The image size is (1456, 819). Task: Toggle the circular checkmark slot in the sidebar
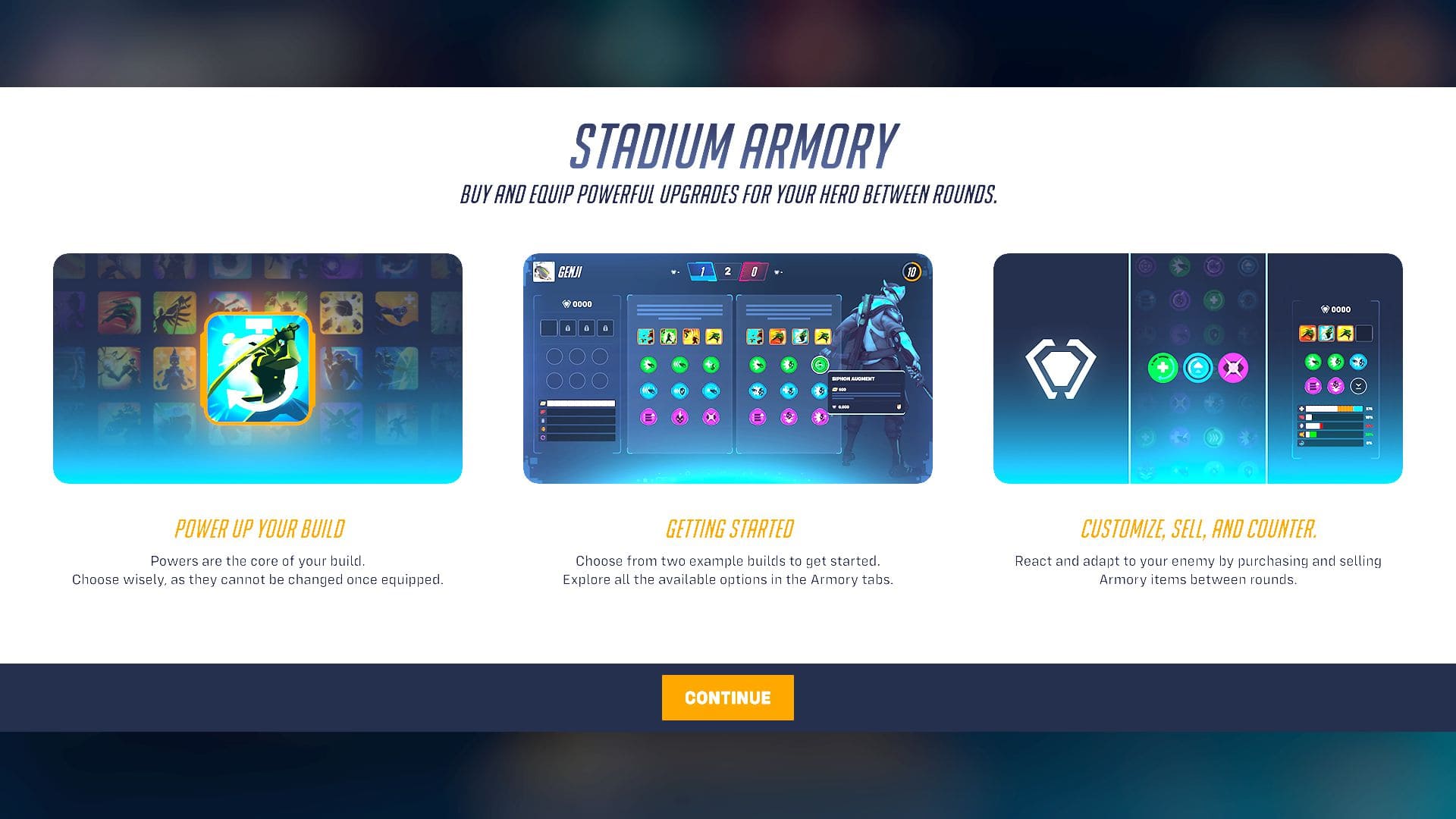1357,387
